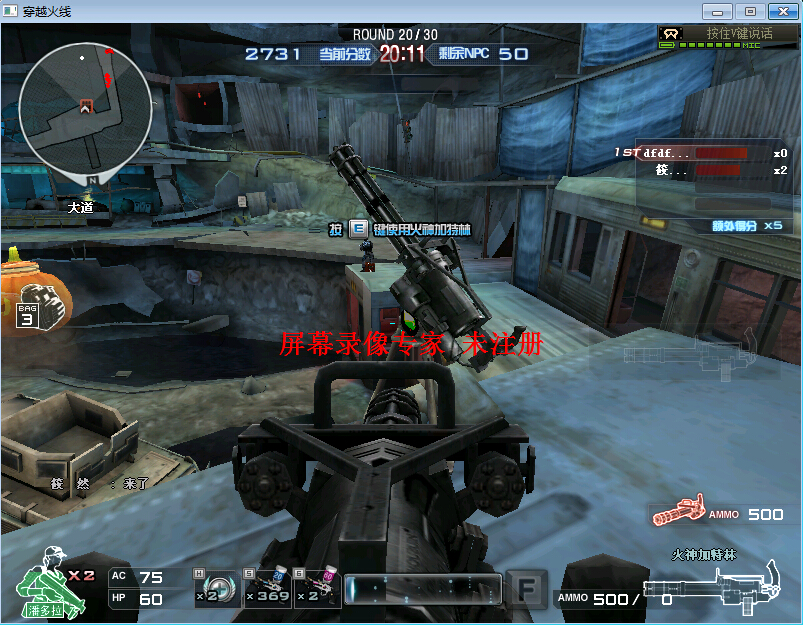803x625 pixels.
Task: Minimize the game window
Action: [x=716, y=11]
